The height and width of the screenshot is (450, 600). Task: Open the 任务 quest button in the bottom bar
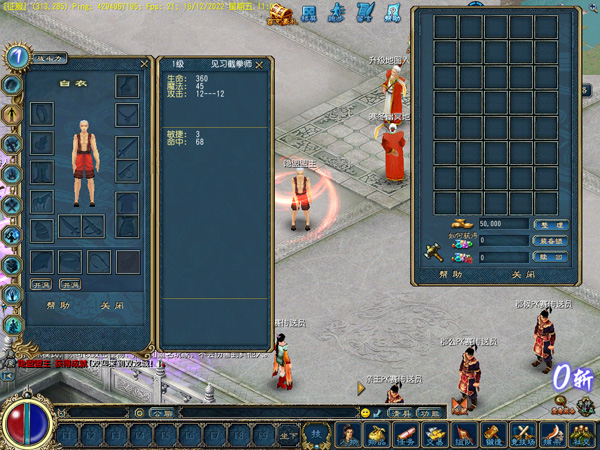click(406, 435)
